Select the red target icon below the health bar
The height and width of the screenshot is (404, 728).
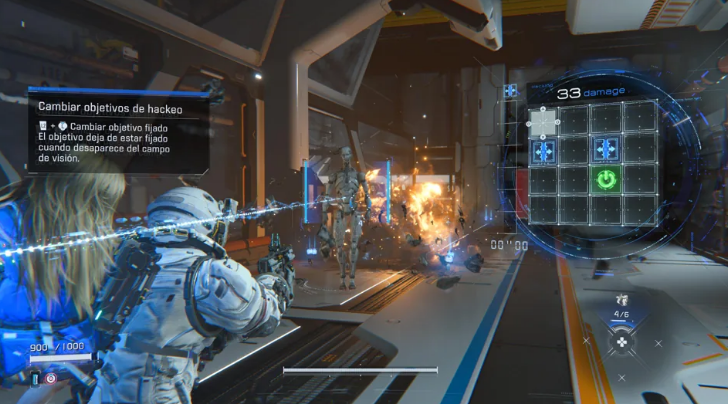coord(51,379)
